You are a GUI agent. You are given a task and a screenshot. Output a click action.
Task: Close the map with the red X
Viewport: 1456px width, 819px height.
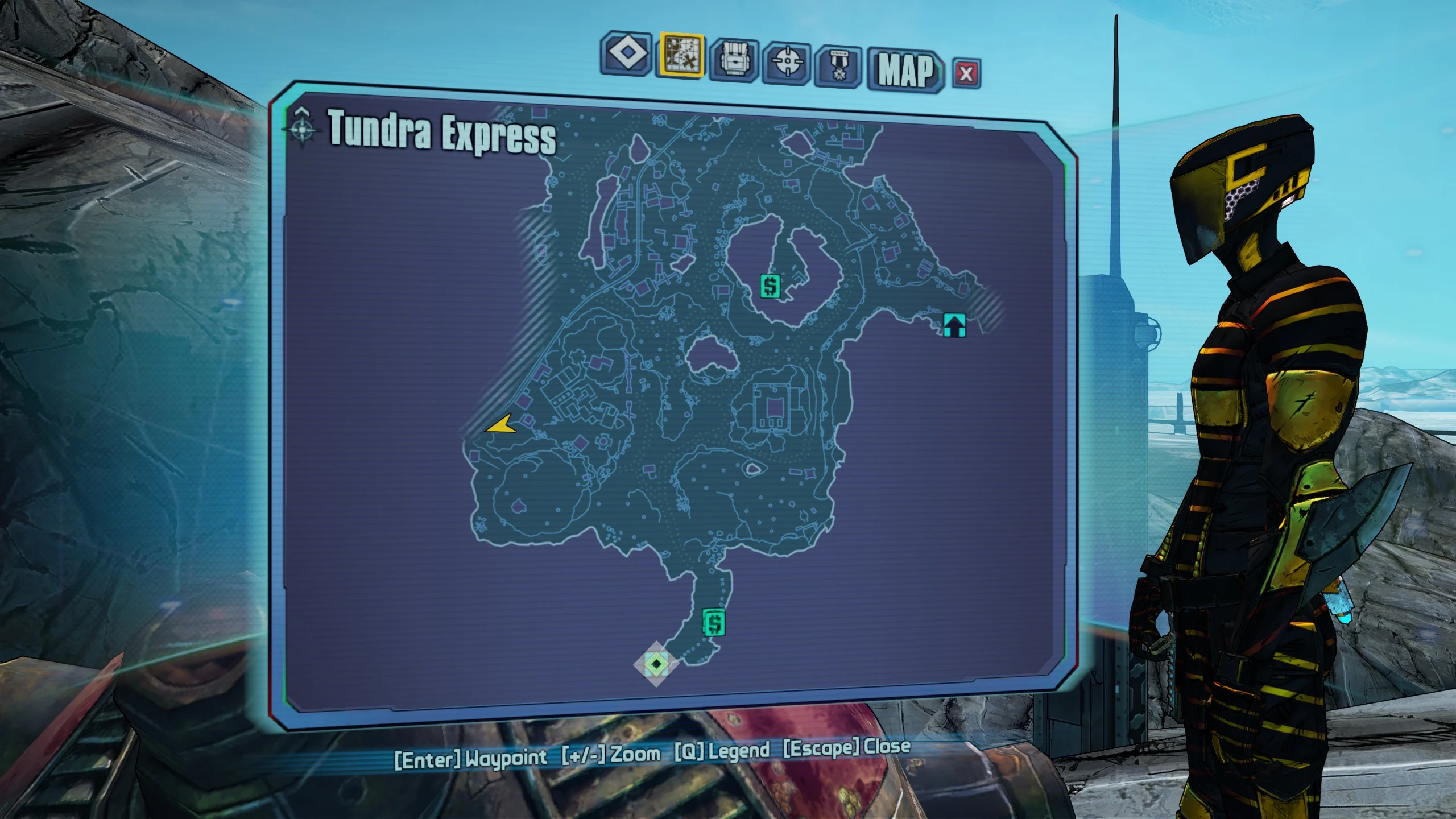click(966, 73)
